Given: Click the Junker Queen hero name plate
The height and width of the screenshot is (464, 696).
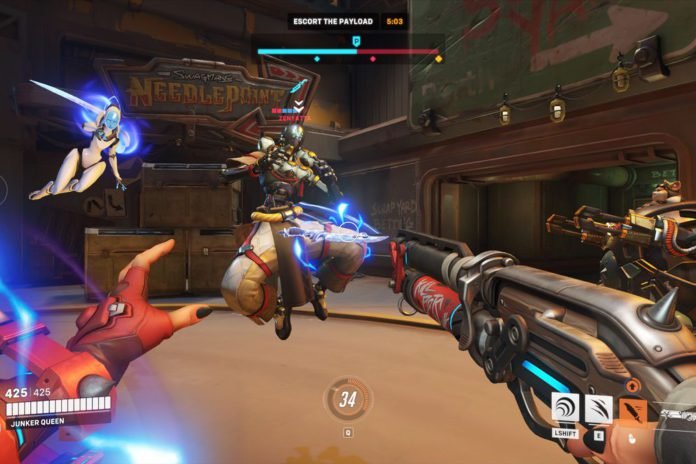Looking at the screenshot, I should click(x=40, y=423).
